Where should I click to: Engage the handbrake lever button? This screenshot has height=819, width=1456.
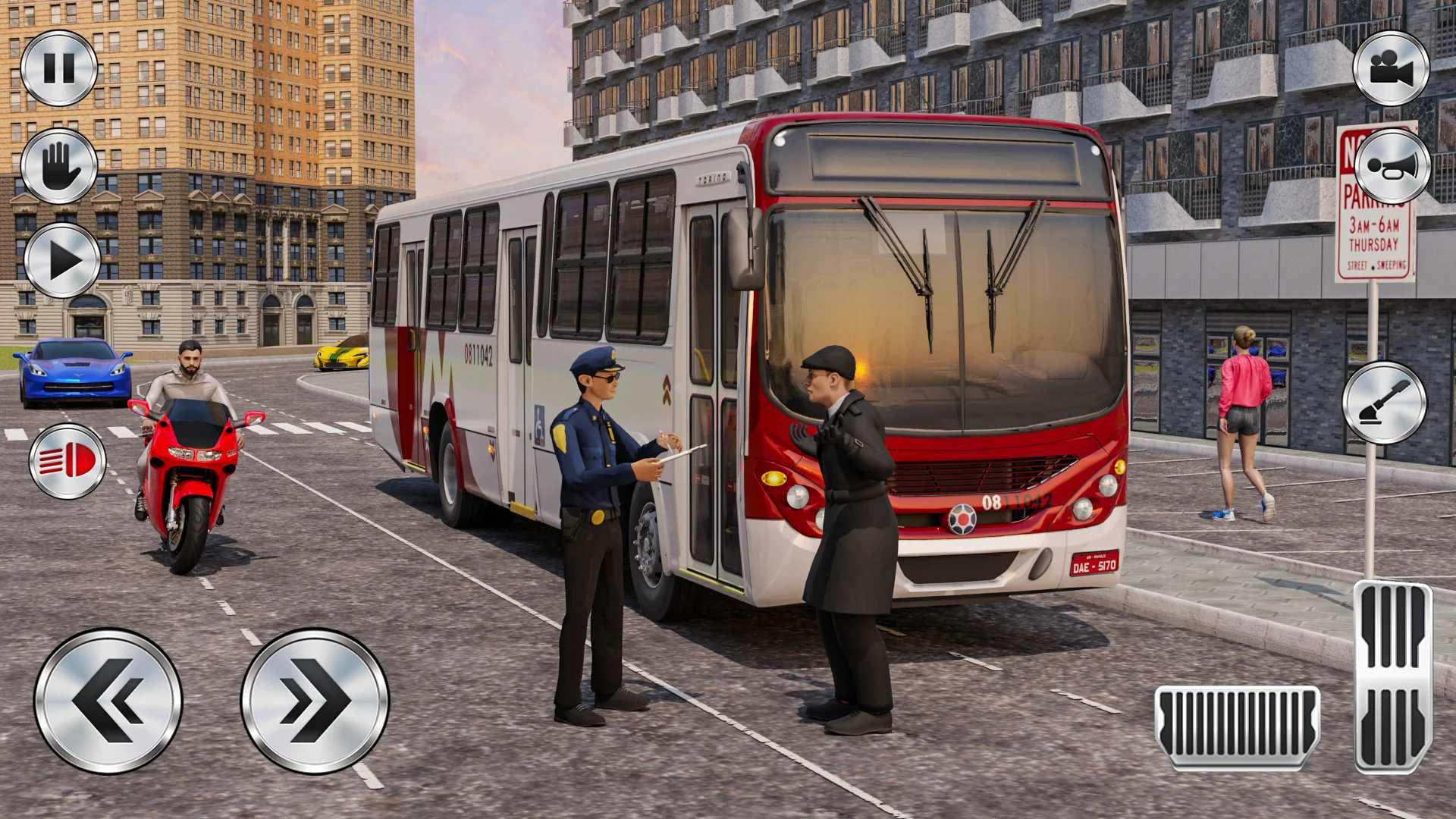pyautogui.click(x=1384, y=403)
